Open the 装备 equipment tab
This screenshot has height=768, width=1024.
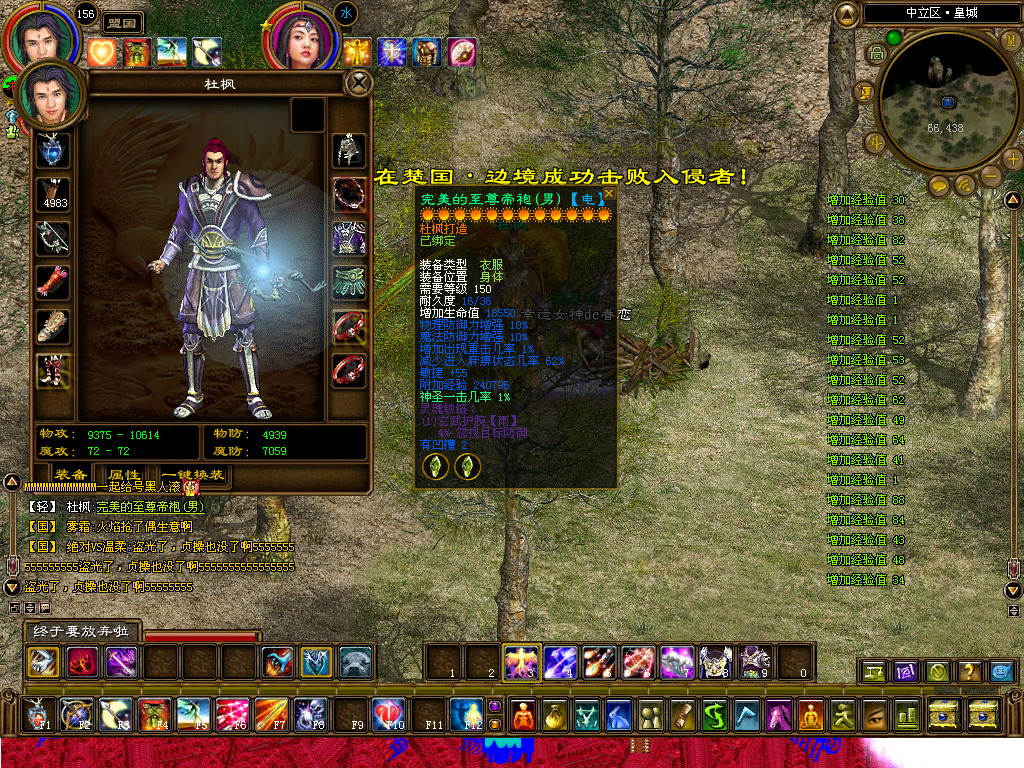pyautogui.click(x=70, y=475)
